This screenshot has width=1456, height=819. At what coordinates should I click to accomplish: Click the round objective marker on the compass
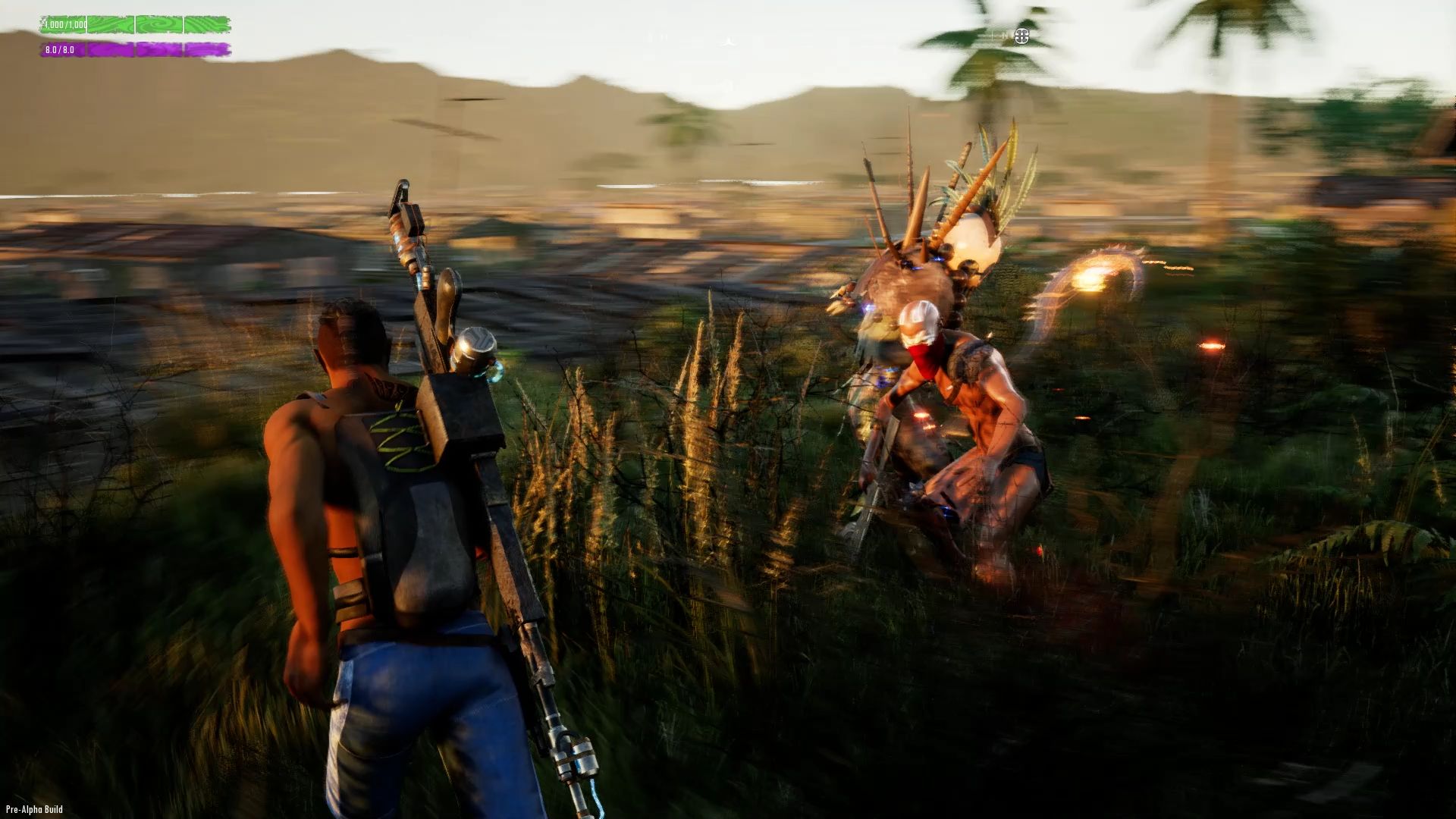pyautogui.click(x=1021, y=36)
